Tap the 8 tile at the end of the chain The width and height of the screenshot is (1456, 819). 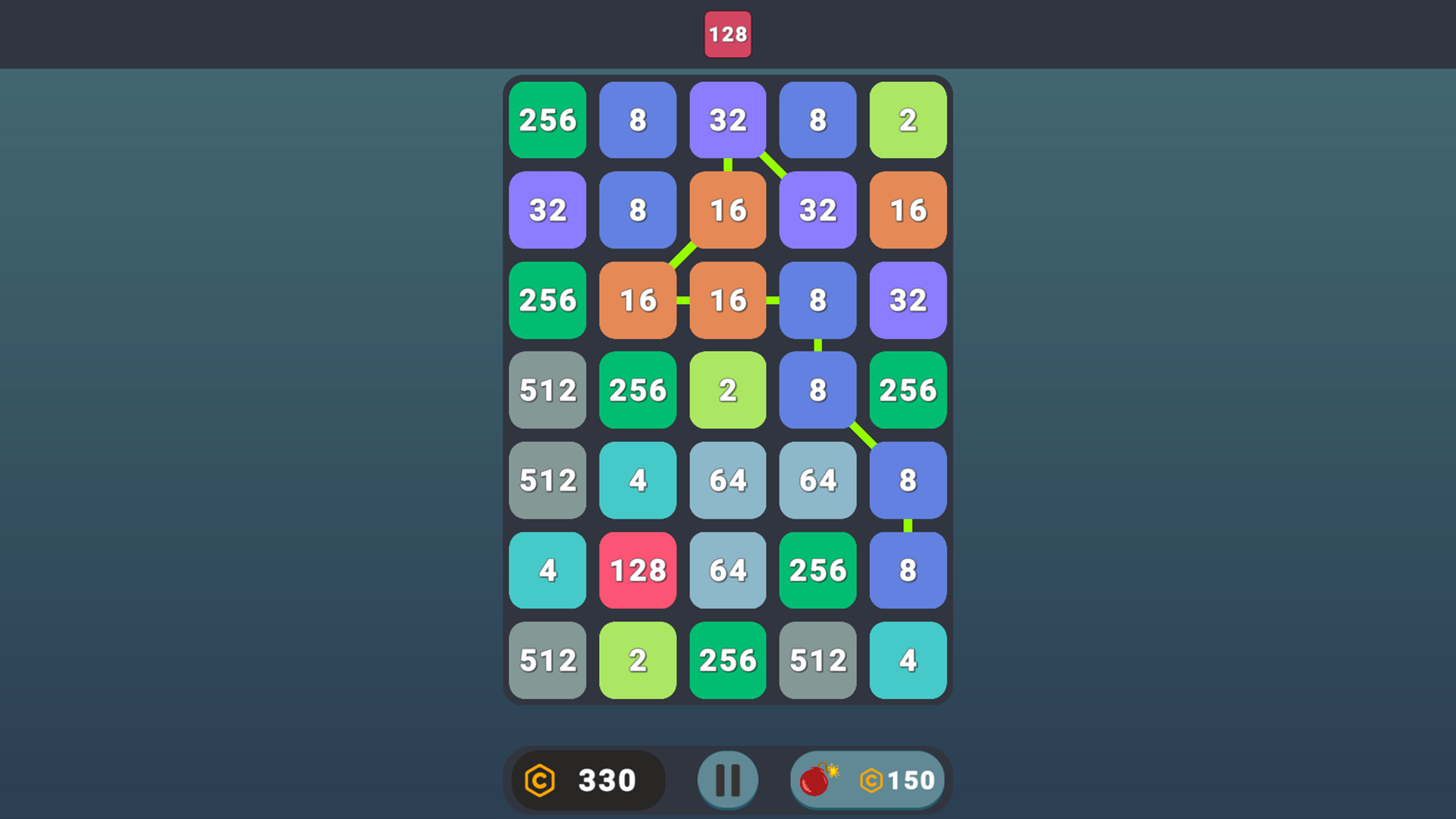(x=908, y=570)
